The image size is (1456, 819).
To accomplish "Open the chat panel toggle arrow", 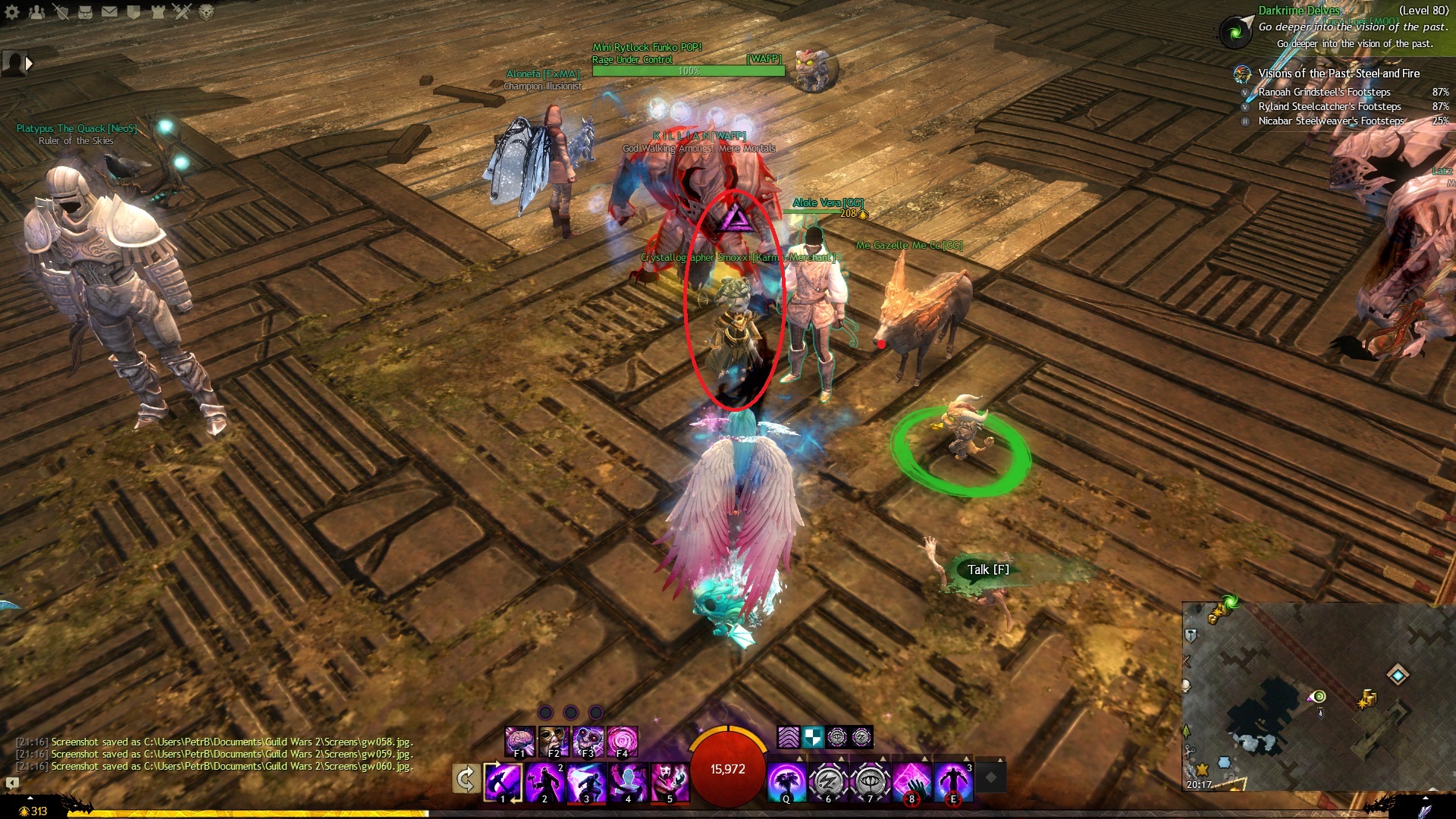I will [x=12, y=783].
